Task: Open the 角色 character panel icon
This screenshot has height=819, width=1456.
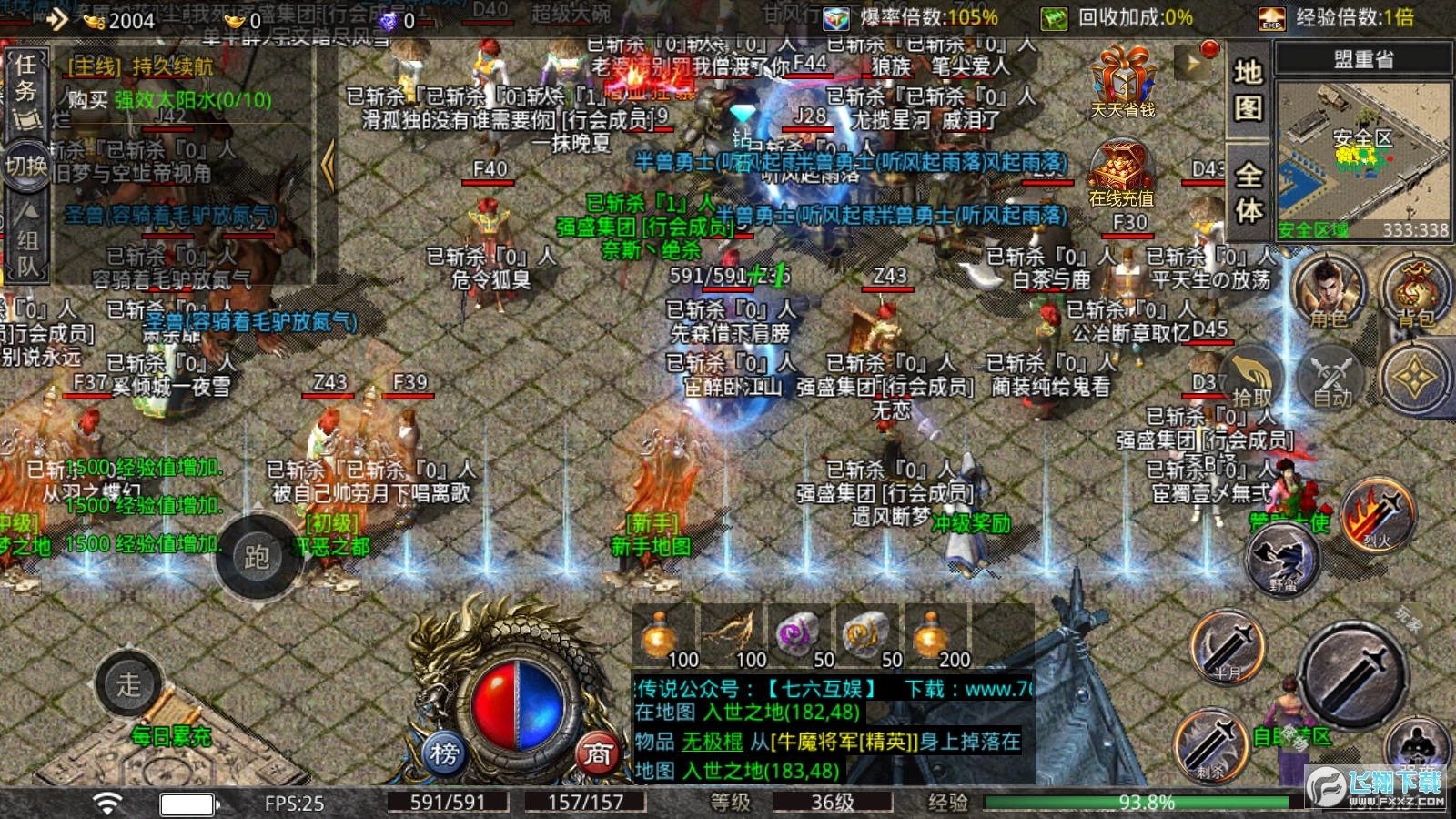Action: (1327, 293)
